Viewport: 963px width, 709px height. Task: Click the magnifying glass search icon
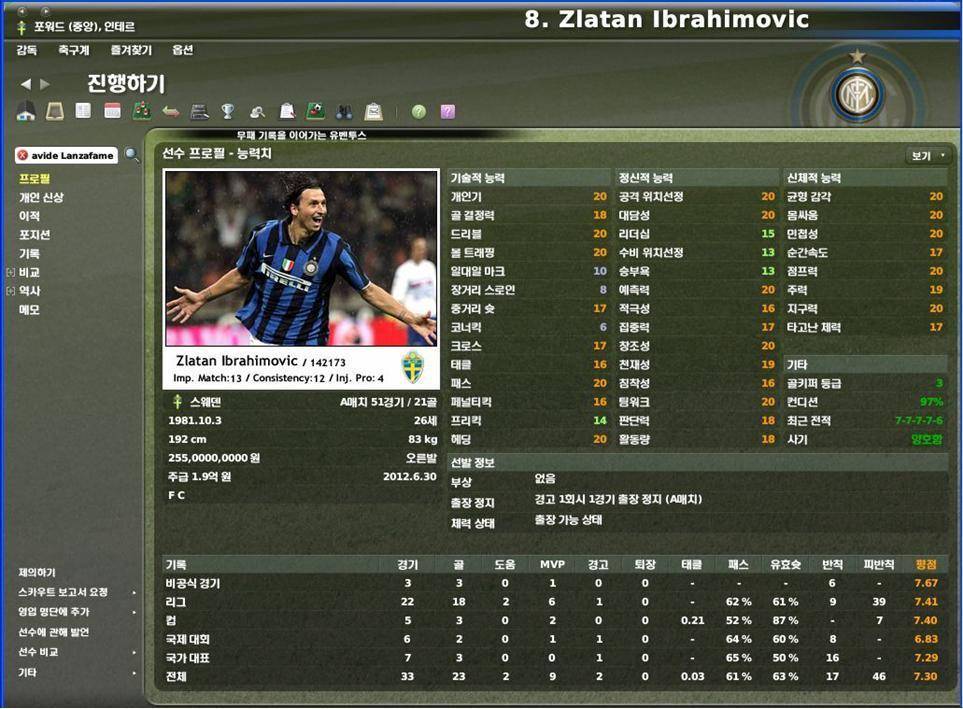pos(132,155)
